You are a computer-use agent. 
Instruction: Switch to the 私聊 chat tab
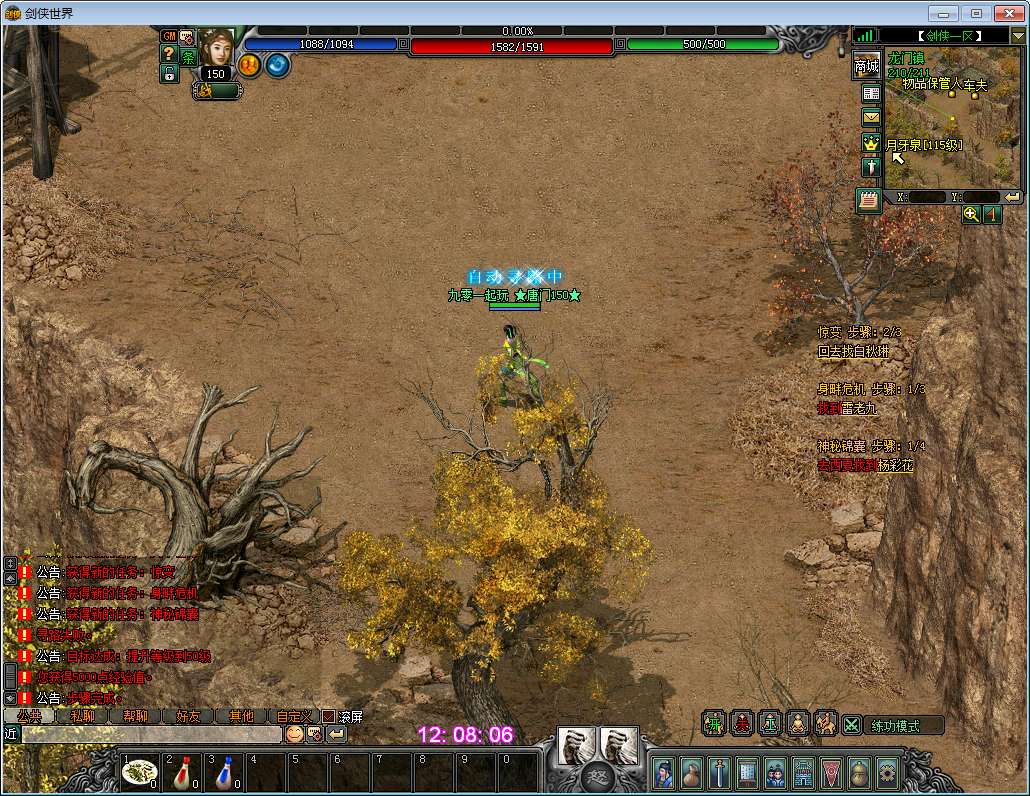(83, 716)
